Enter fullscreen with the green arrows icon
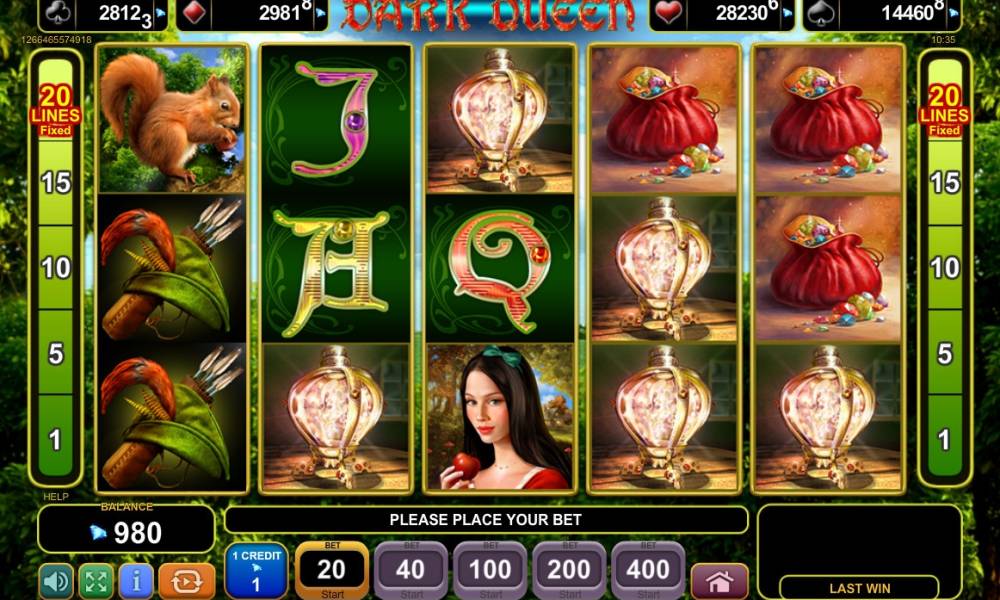The height and width of the screenshot is (600, 1000). 96,581
